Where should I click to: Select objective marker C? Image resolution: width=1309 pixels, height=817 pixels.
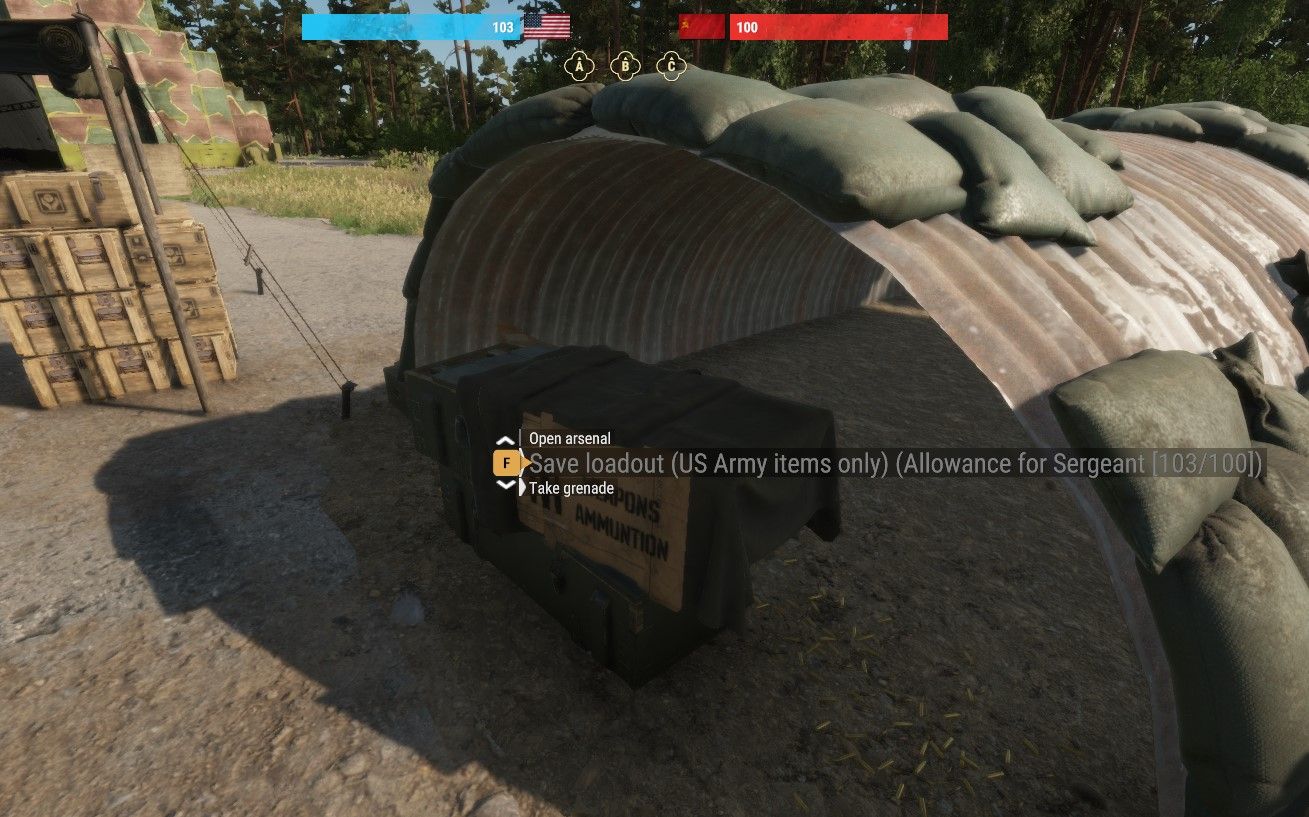[x=670, y=64]
